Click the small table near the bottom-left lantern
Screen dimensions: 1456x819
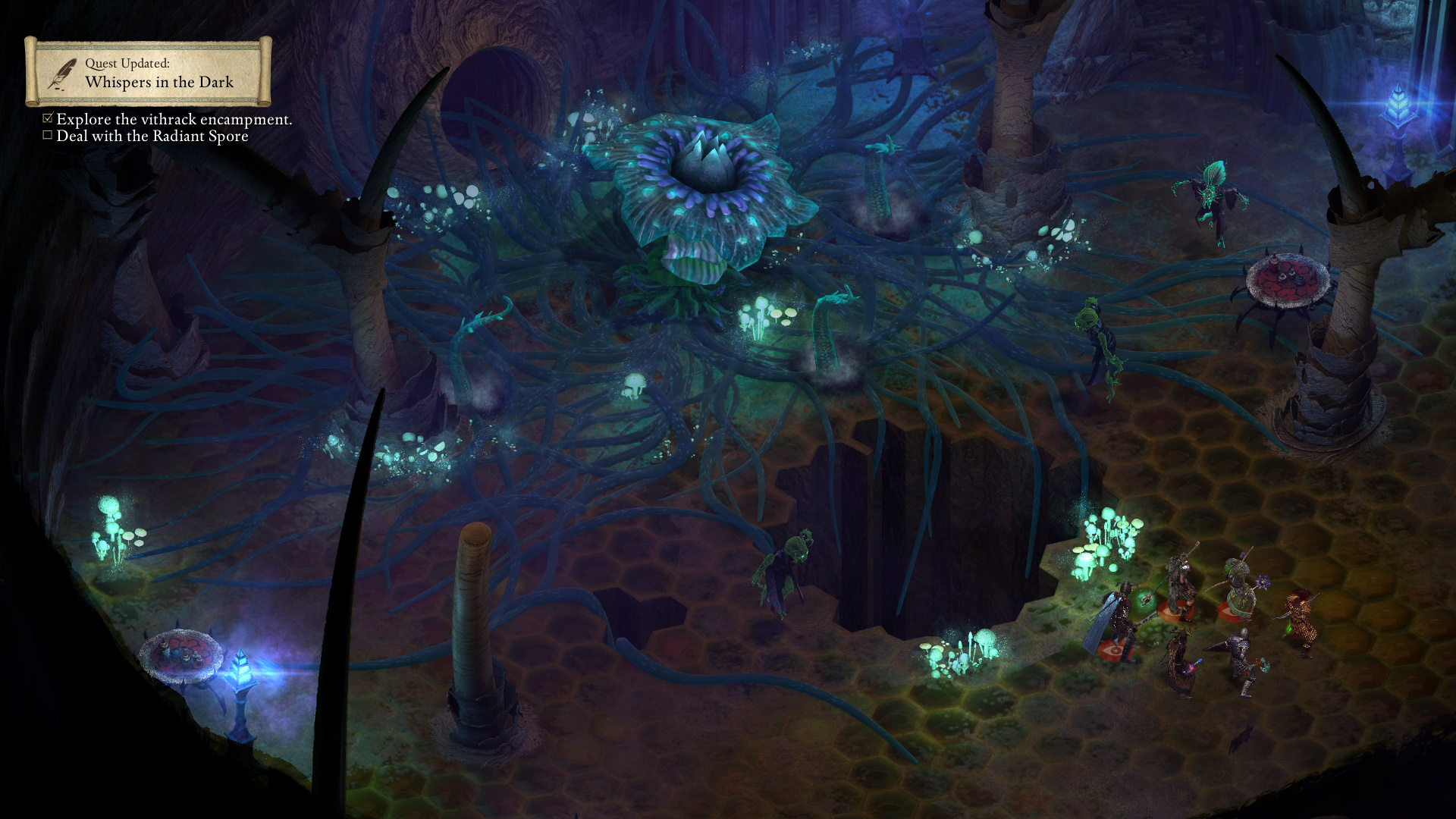click(x=182, y=652)
